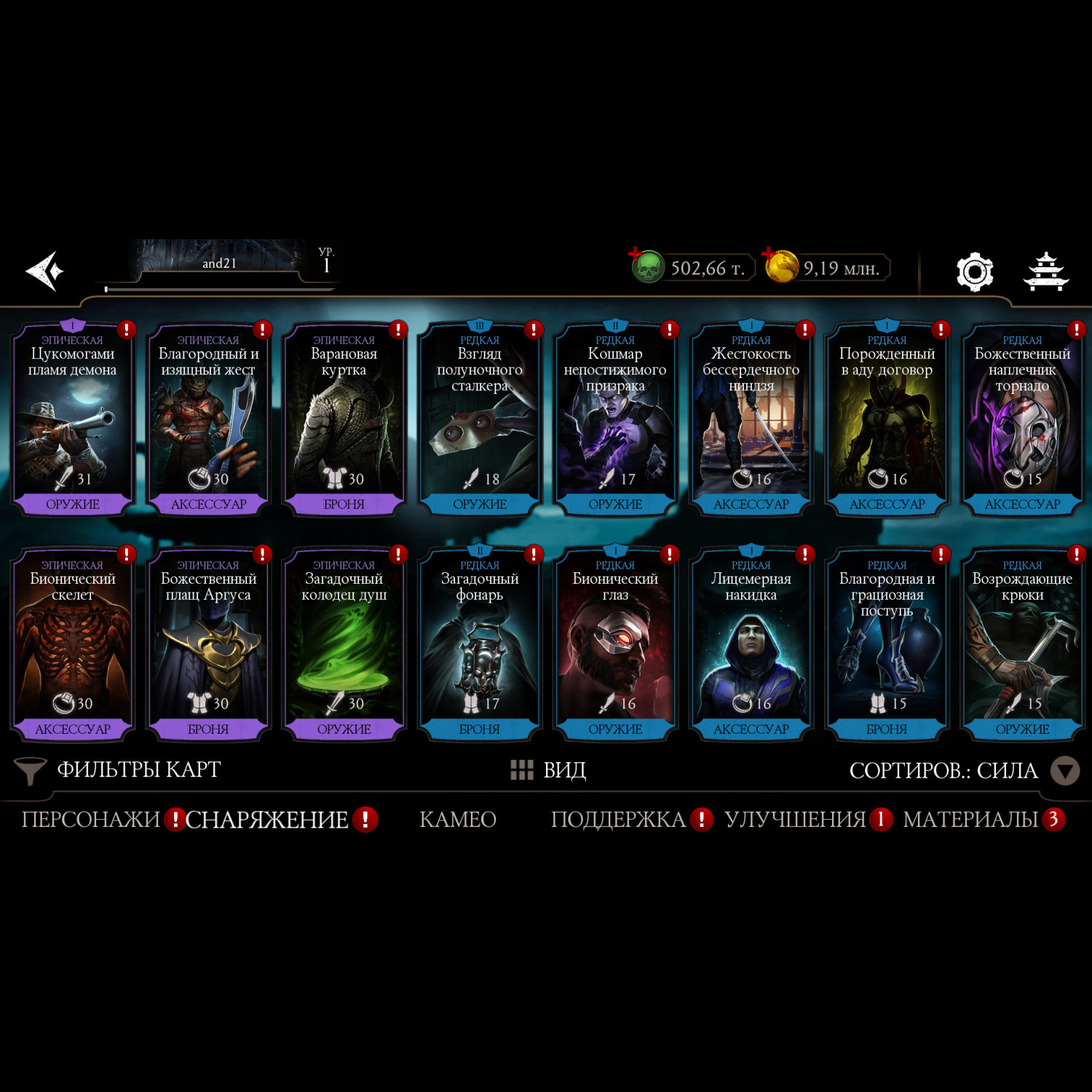
Task: Select the Божественный наплечник торнадо card
Action: pyautogui.click(x=1022, y=420)
